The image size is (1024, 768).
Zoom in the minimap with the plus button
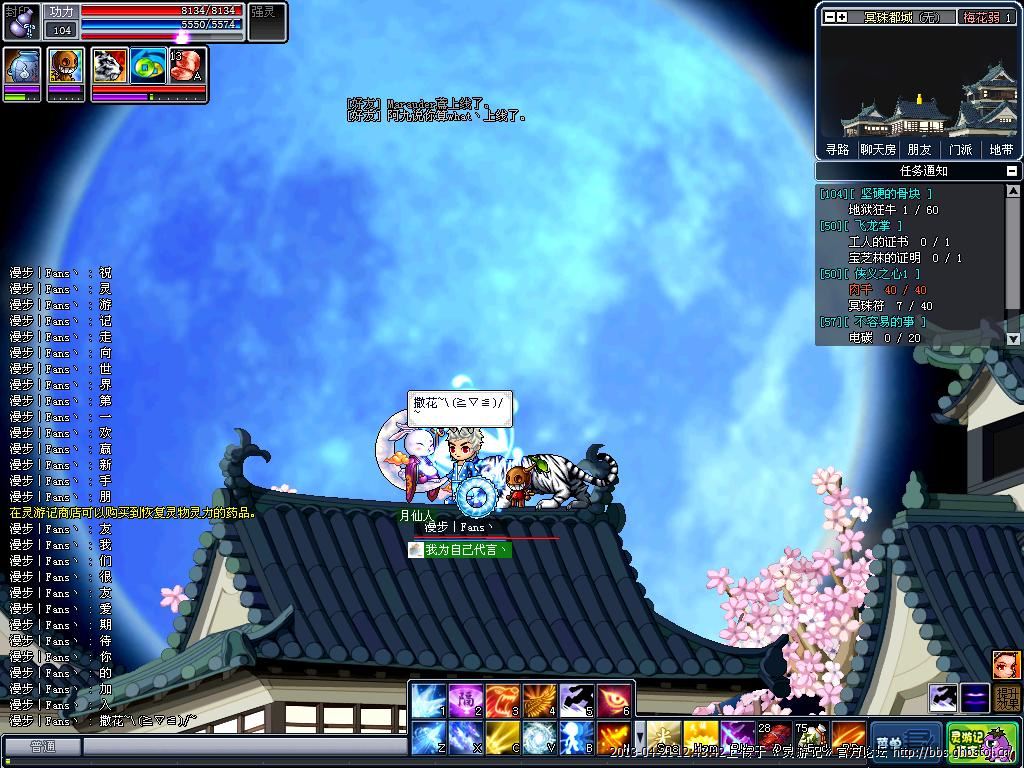[842, 17]
